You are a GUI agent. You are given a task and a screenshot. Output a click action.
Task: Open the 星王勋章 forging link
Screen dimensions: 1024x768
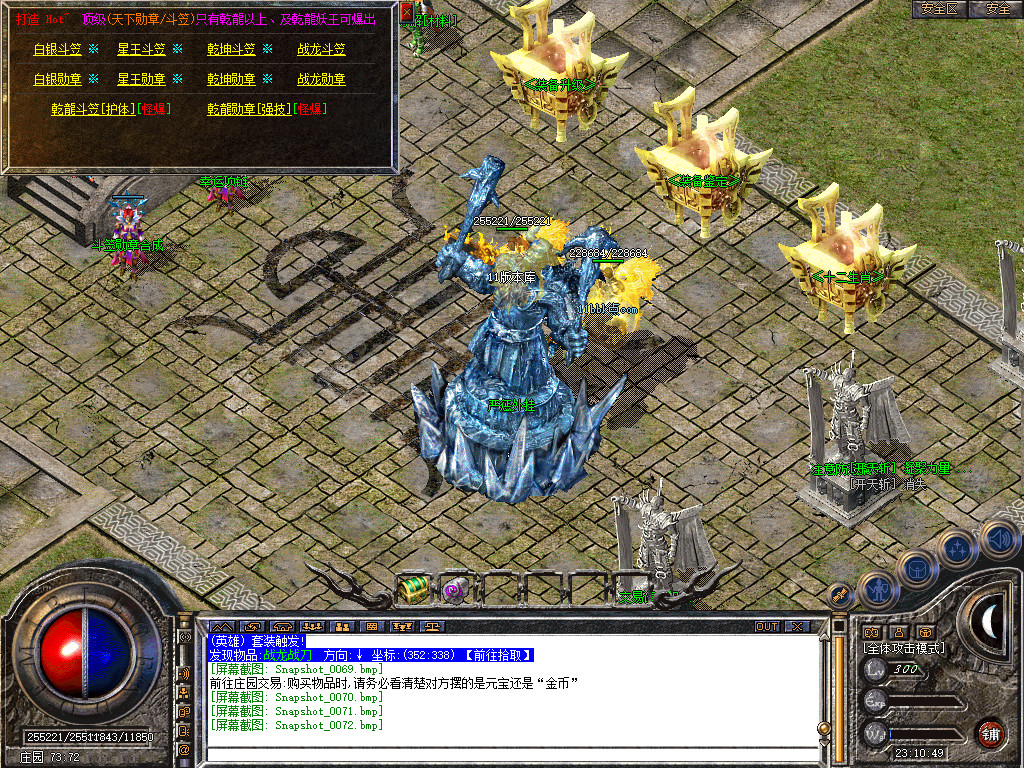pyautogui.click(x=142, y=79)
